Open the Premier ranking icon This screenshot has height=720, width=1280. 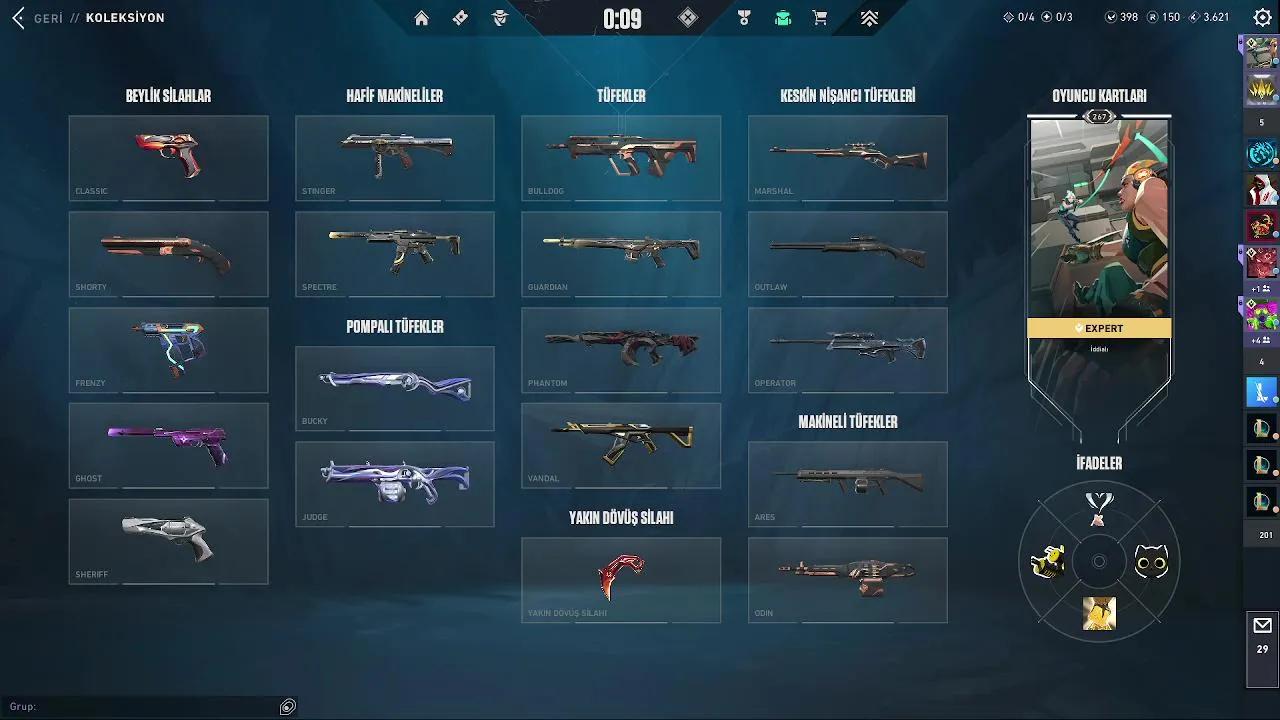(x=869, y=17)
